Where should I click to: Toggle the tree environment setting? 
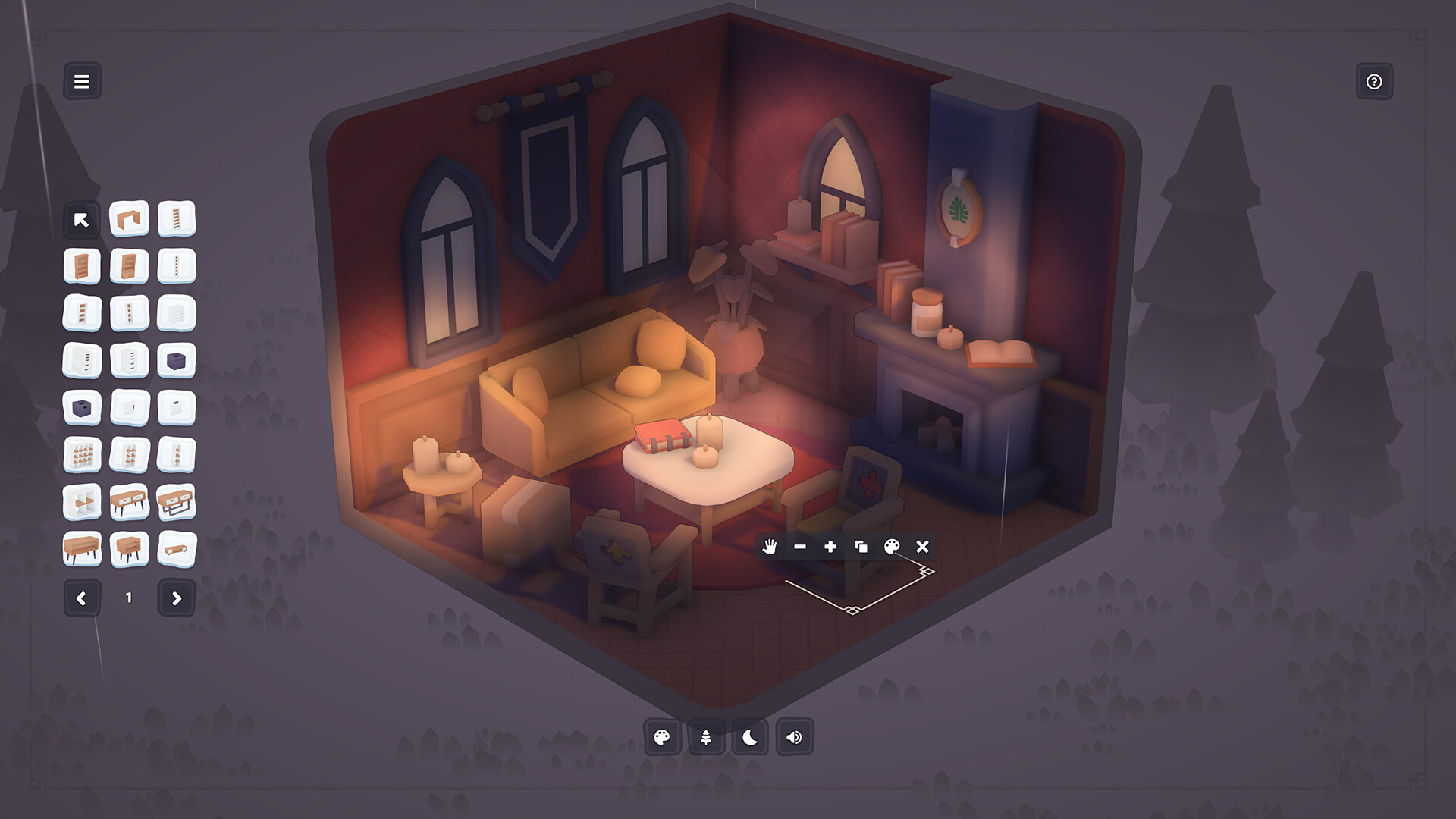(705, 736)
